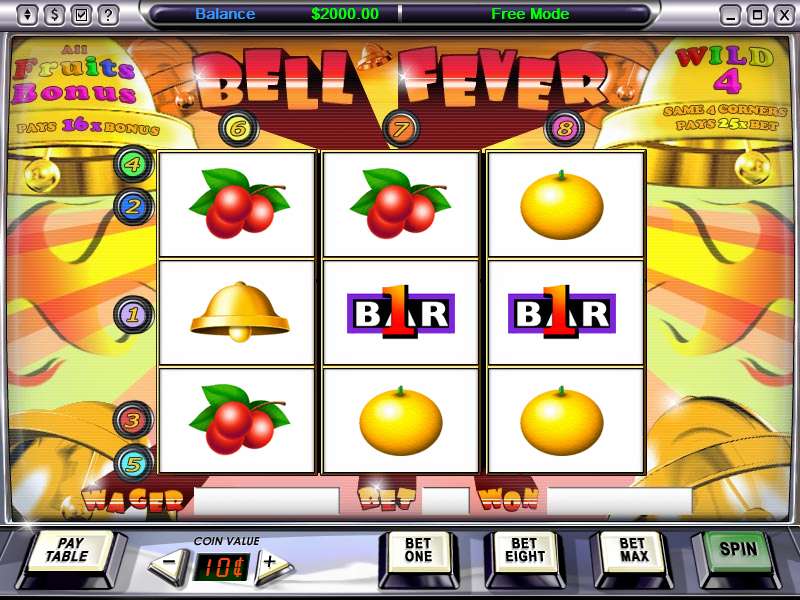Click the Bet One button

[x=418, y=551]
